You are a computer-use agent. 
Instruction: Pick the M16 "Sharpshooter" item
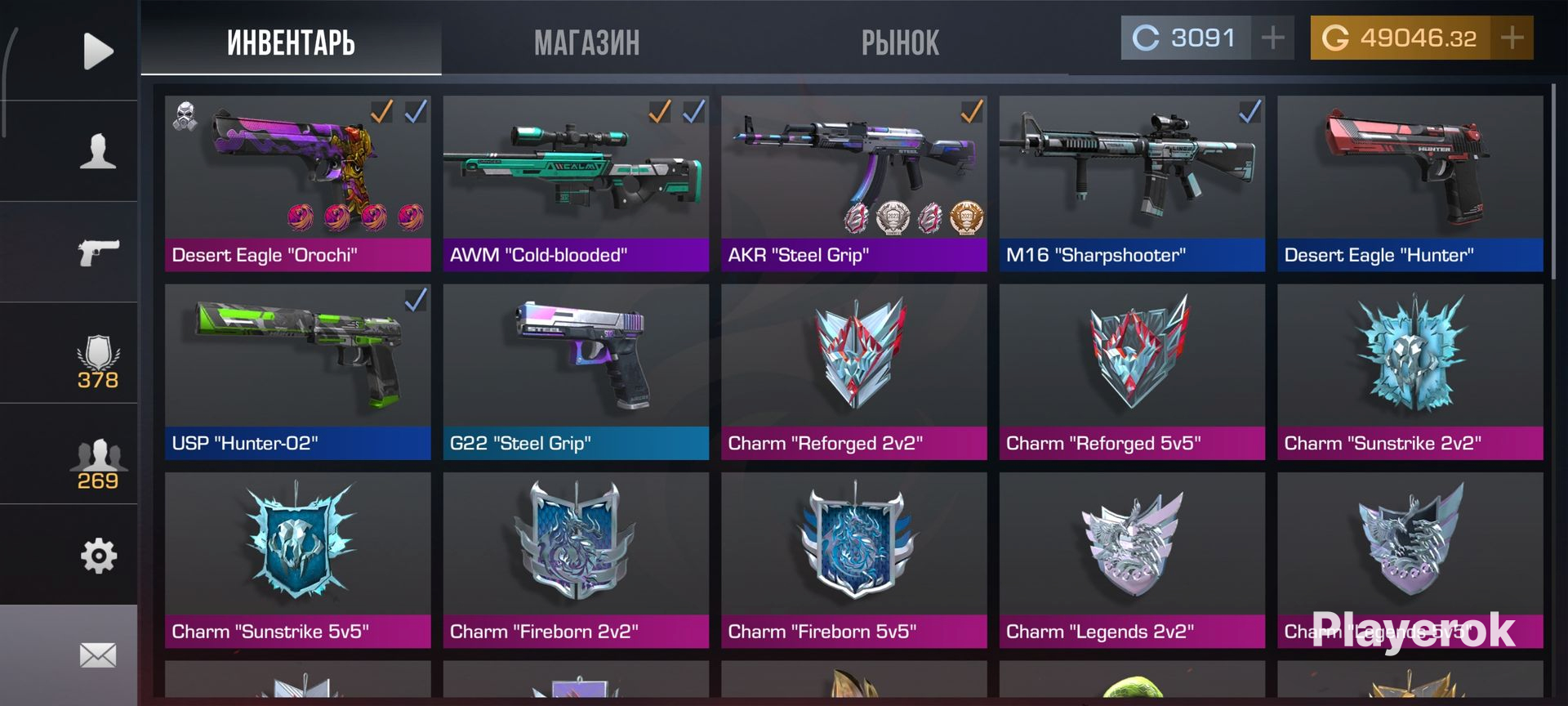[x=1132, y=184]
